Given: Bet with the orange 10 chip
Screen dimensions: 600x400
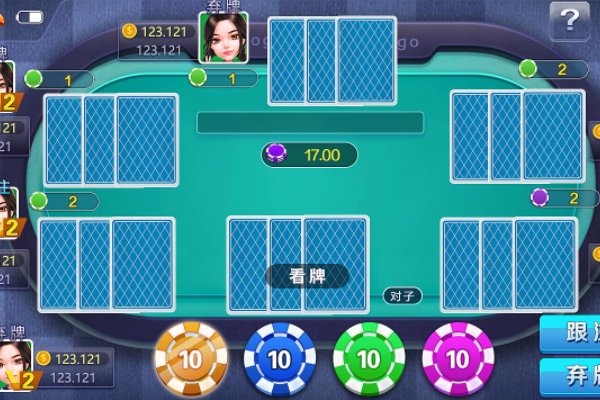Looking at the screenshot, I should [x=189, y=358].
